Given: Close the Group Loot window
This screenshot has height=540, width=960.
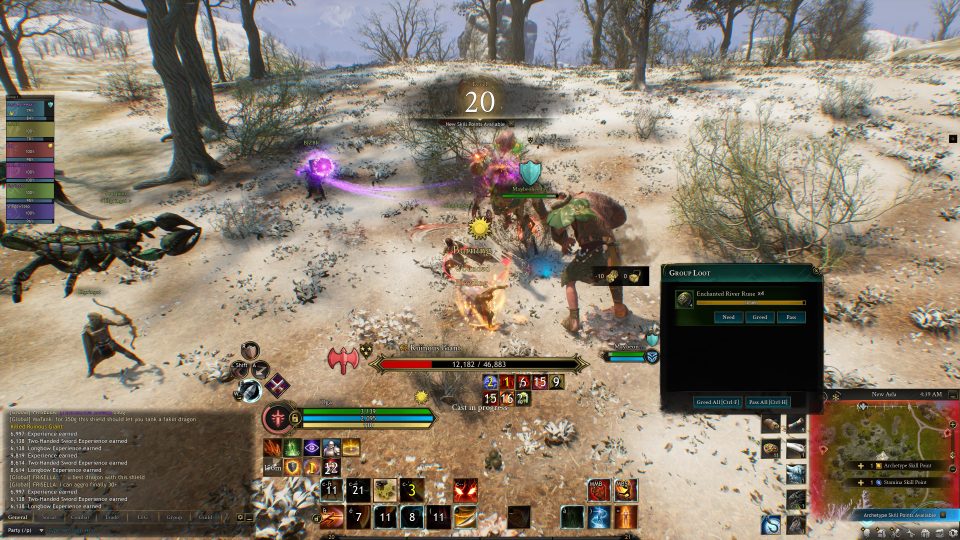Looking at the screenshot, I should click(816, 271).
